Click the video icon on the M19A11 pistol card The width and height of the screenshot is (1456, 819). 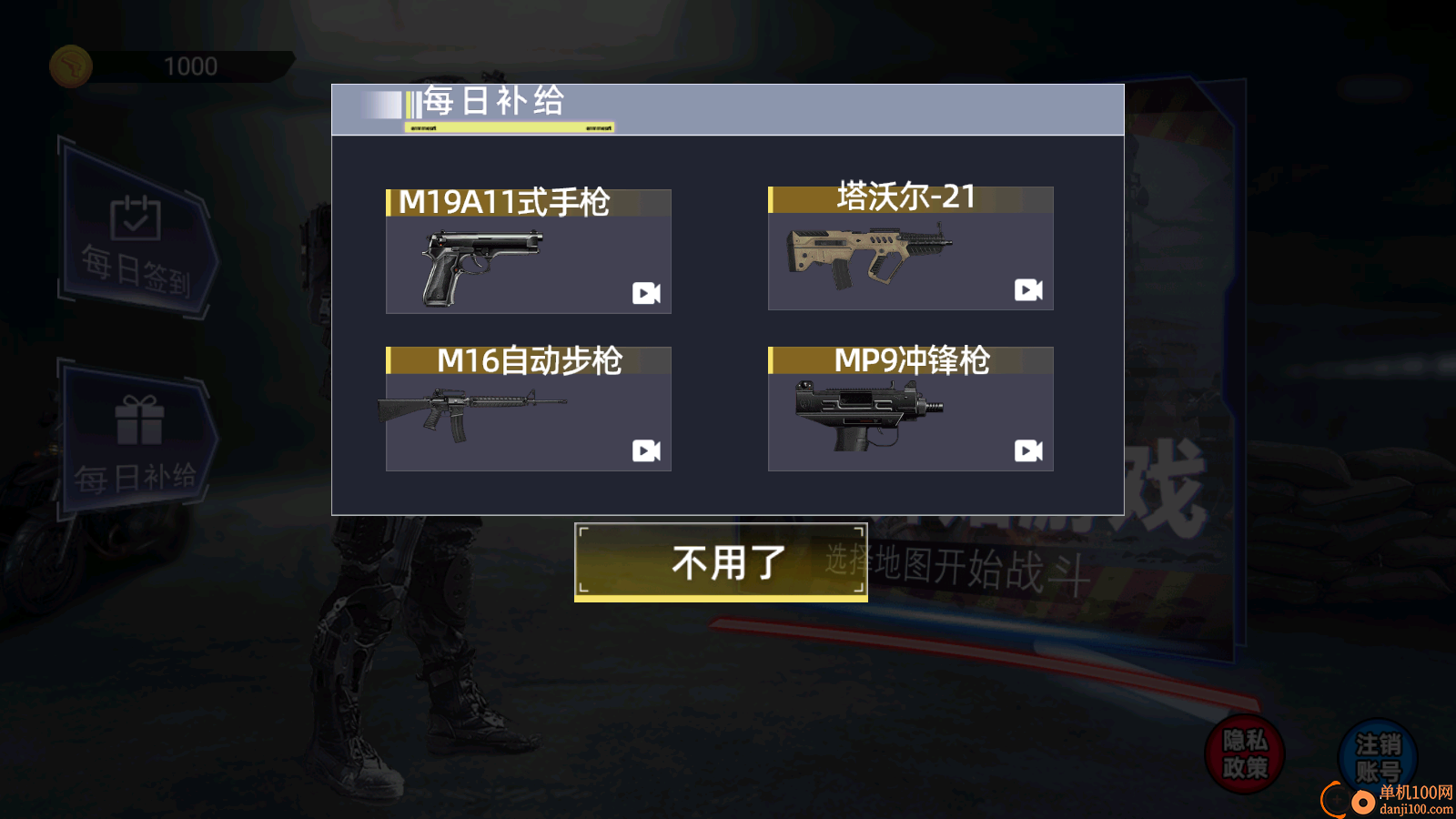pyautogui.click(x=646, y=290)
